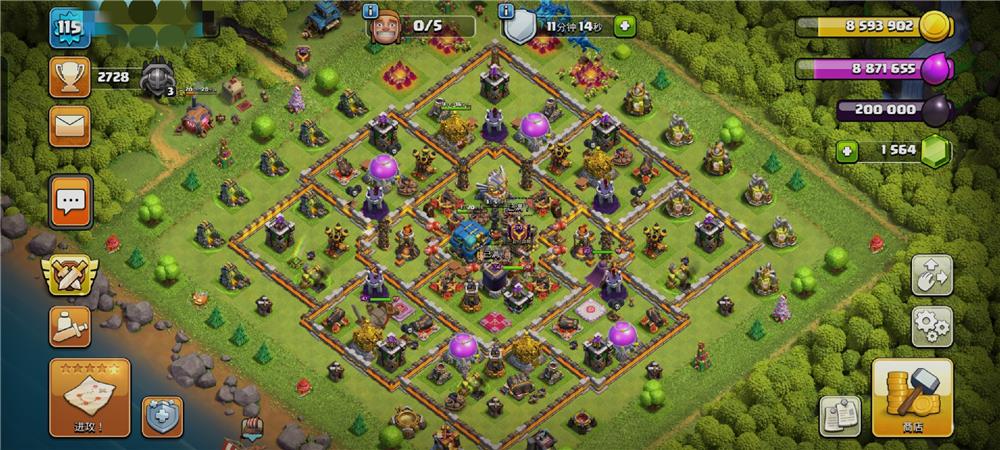Show shield info via the shield's 'i' icon
1000x450 pixels.
click(507, 12)
